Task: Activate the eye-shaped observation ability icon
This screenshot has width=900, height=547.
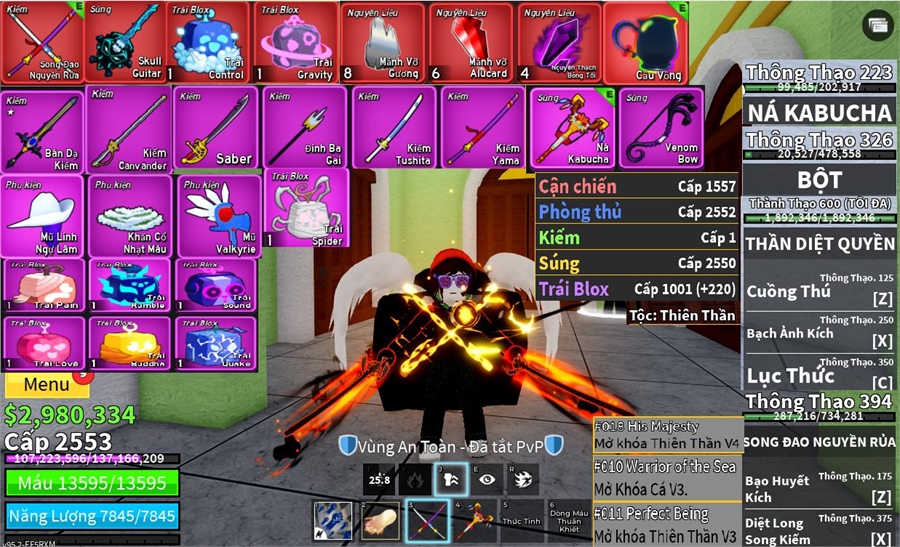Action: [486, 480]
